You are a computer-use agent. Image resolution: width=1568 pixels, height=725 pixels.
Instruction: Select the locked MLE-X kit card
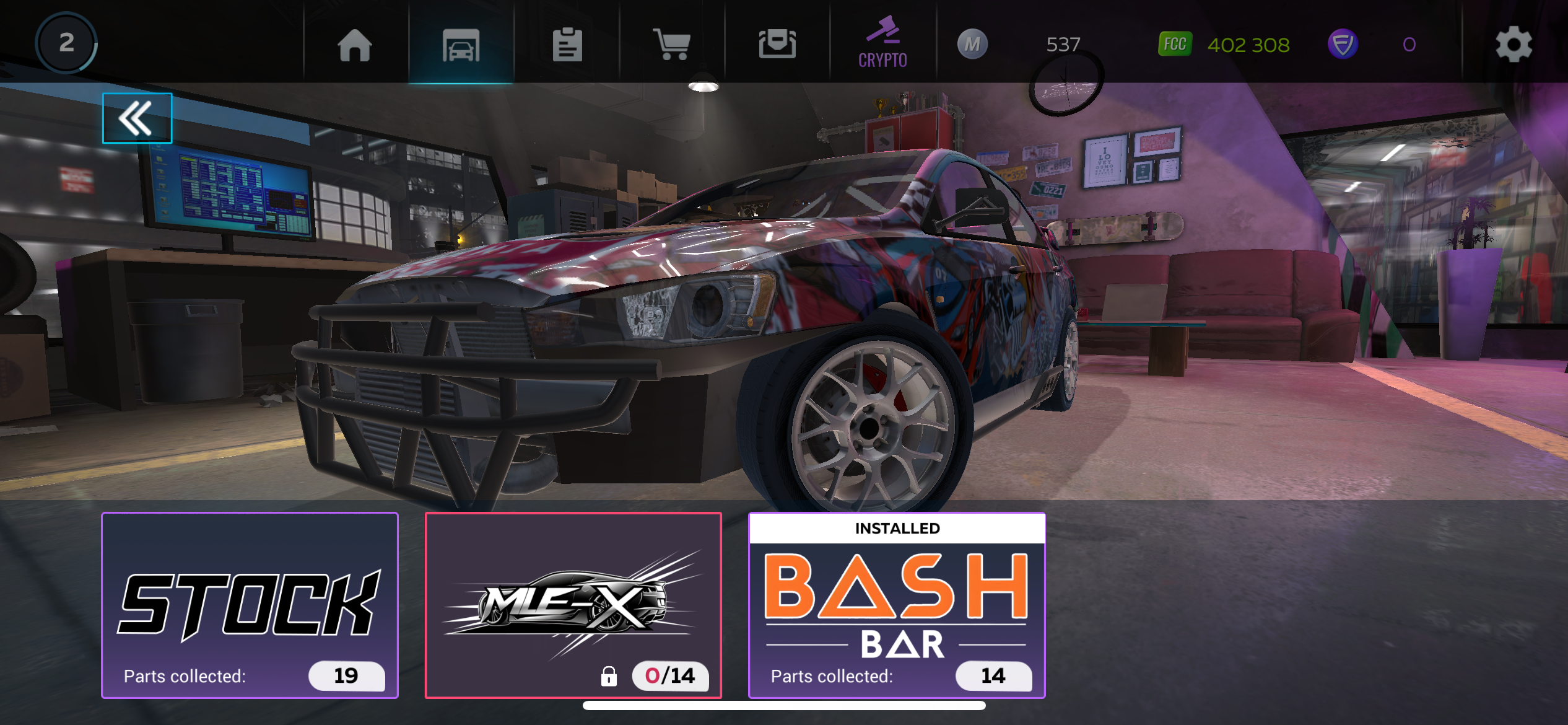click(x=573, y=605)
